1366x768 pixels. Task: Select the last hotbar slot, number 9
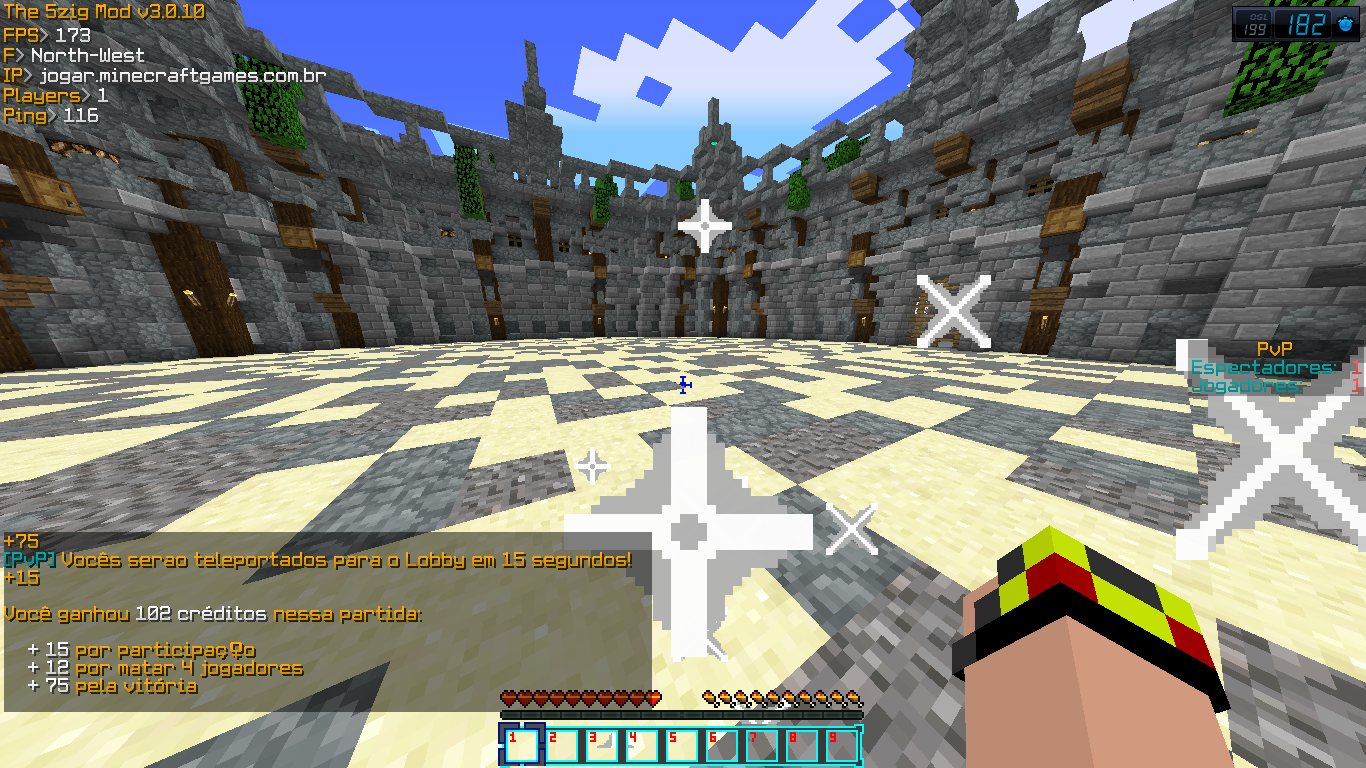(842, 746)
